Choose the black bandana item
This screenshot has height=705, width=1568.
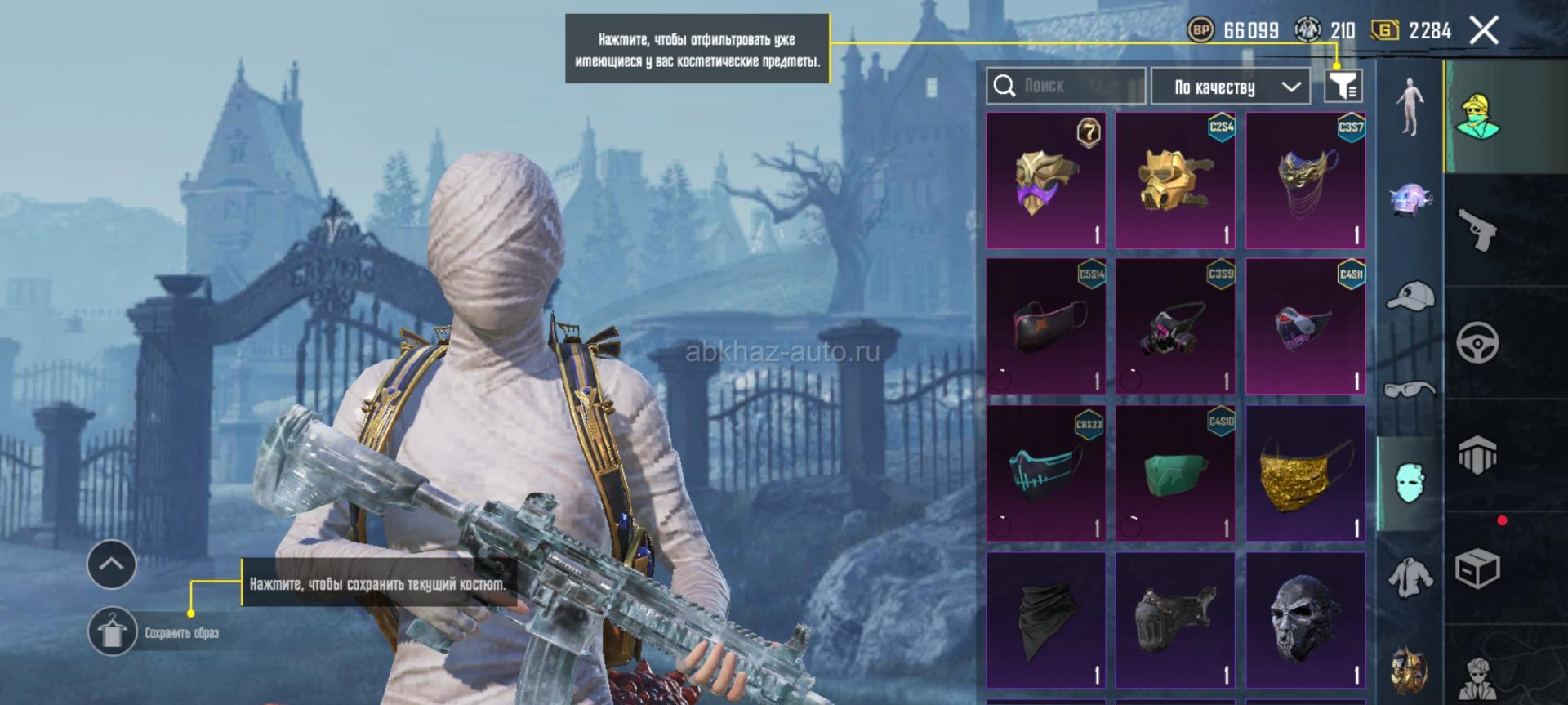pyautogui.click(x=1045, y=620)
